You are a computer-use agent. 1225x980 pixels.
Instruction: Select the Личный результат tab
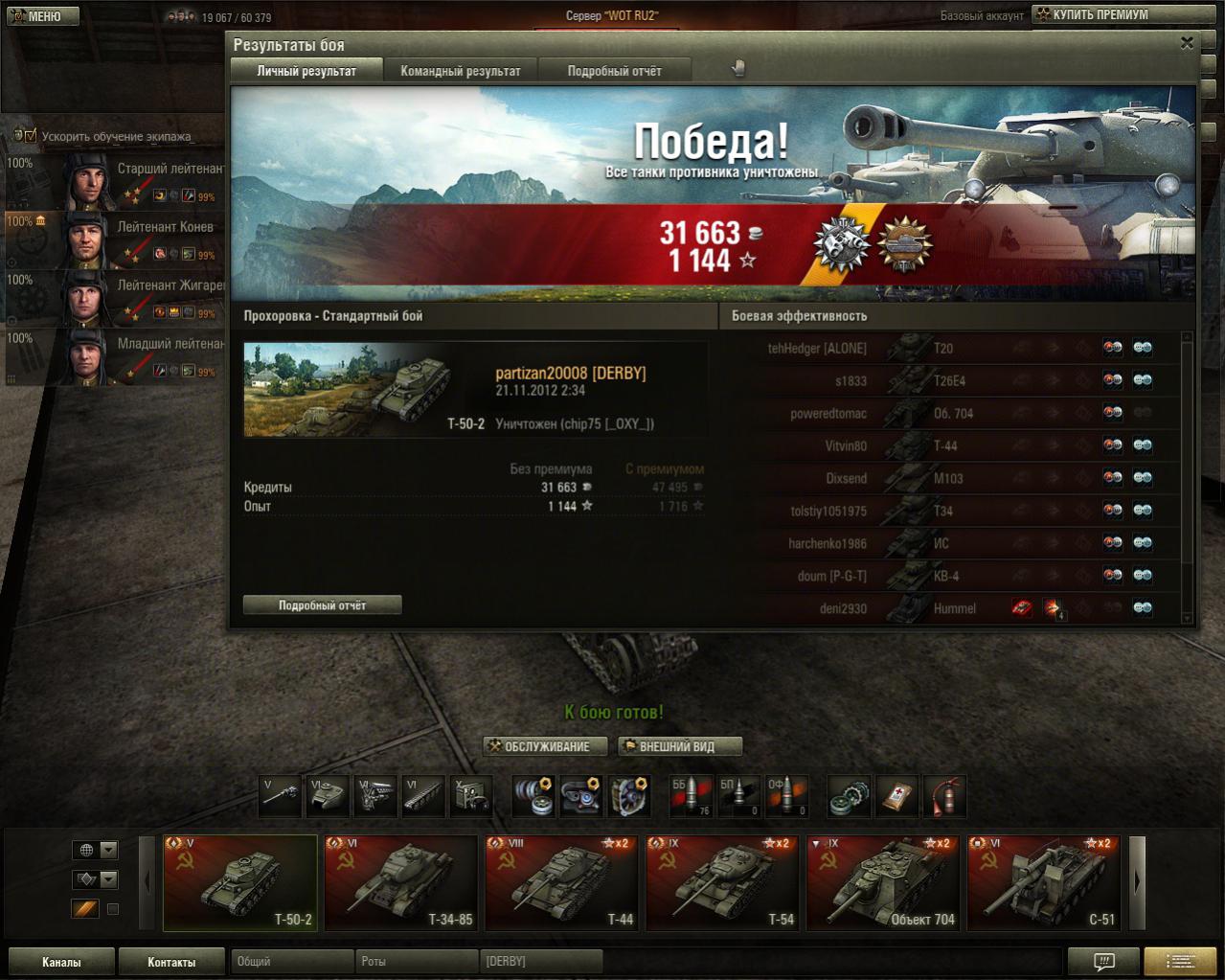[306, 71]
